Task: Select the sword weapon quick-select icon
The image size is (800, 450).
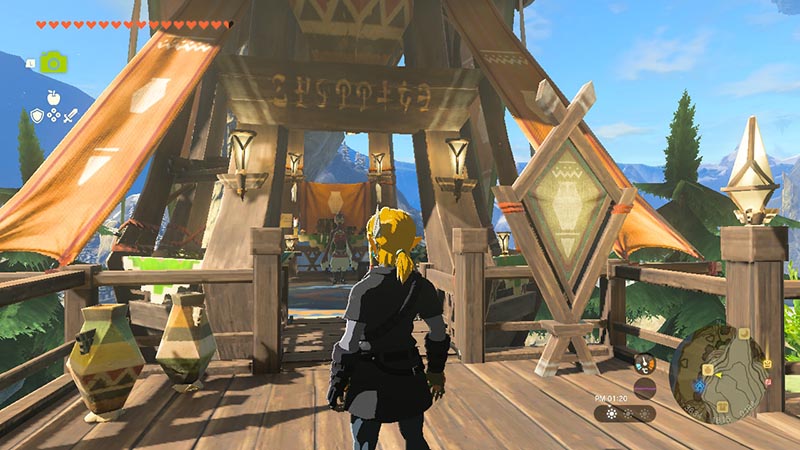Action: coord(70,115)
